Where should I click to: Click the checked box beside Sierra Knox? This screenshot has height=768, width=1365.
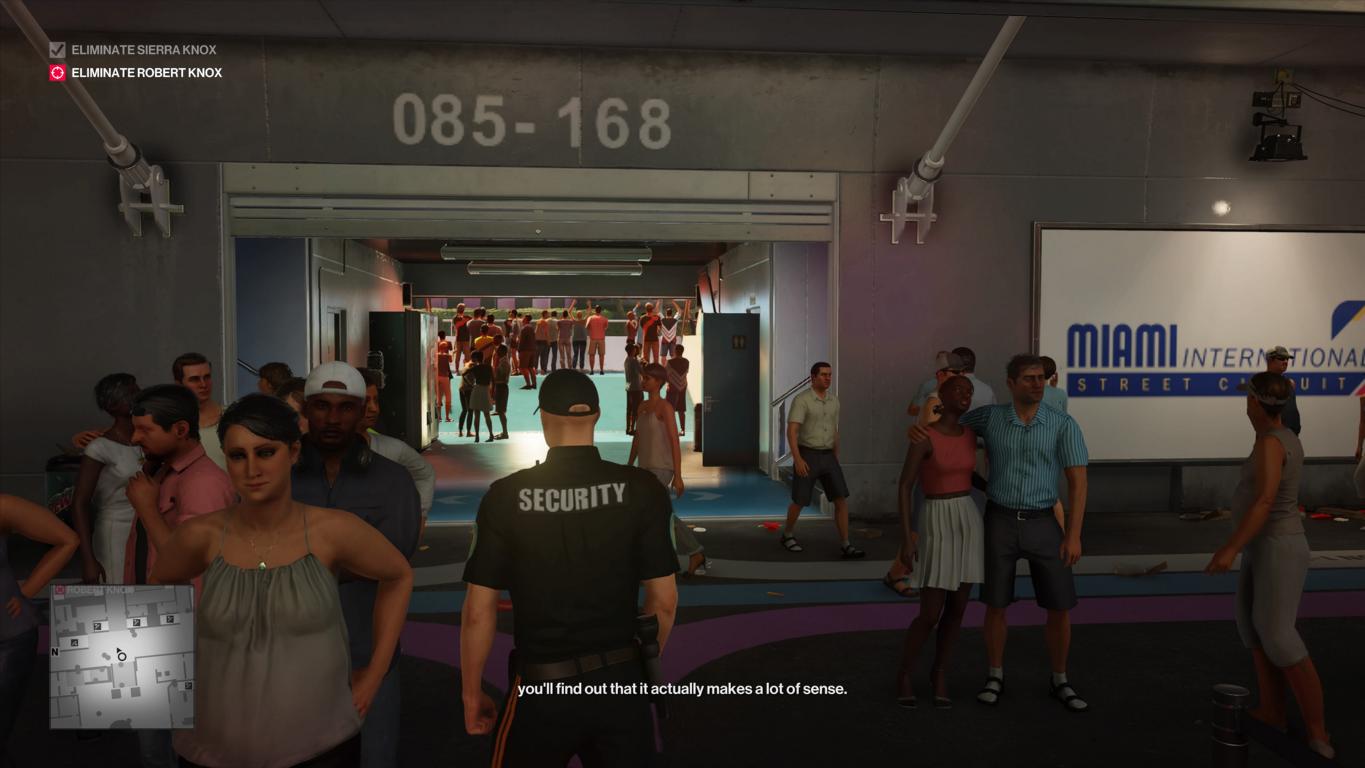click(58, 50)
